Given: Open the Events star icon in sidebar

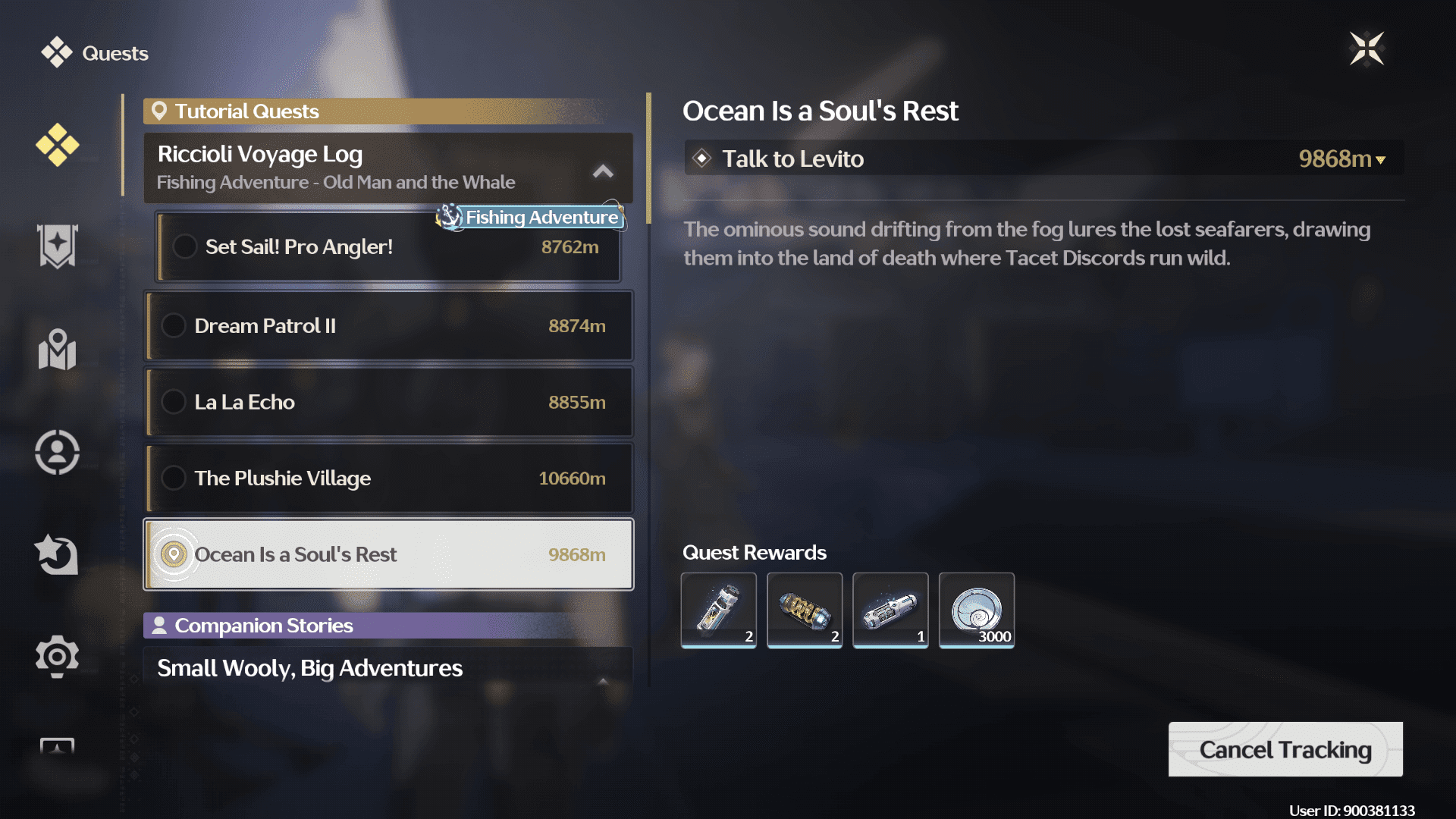Looking at the screenshot, I should 57,554.
